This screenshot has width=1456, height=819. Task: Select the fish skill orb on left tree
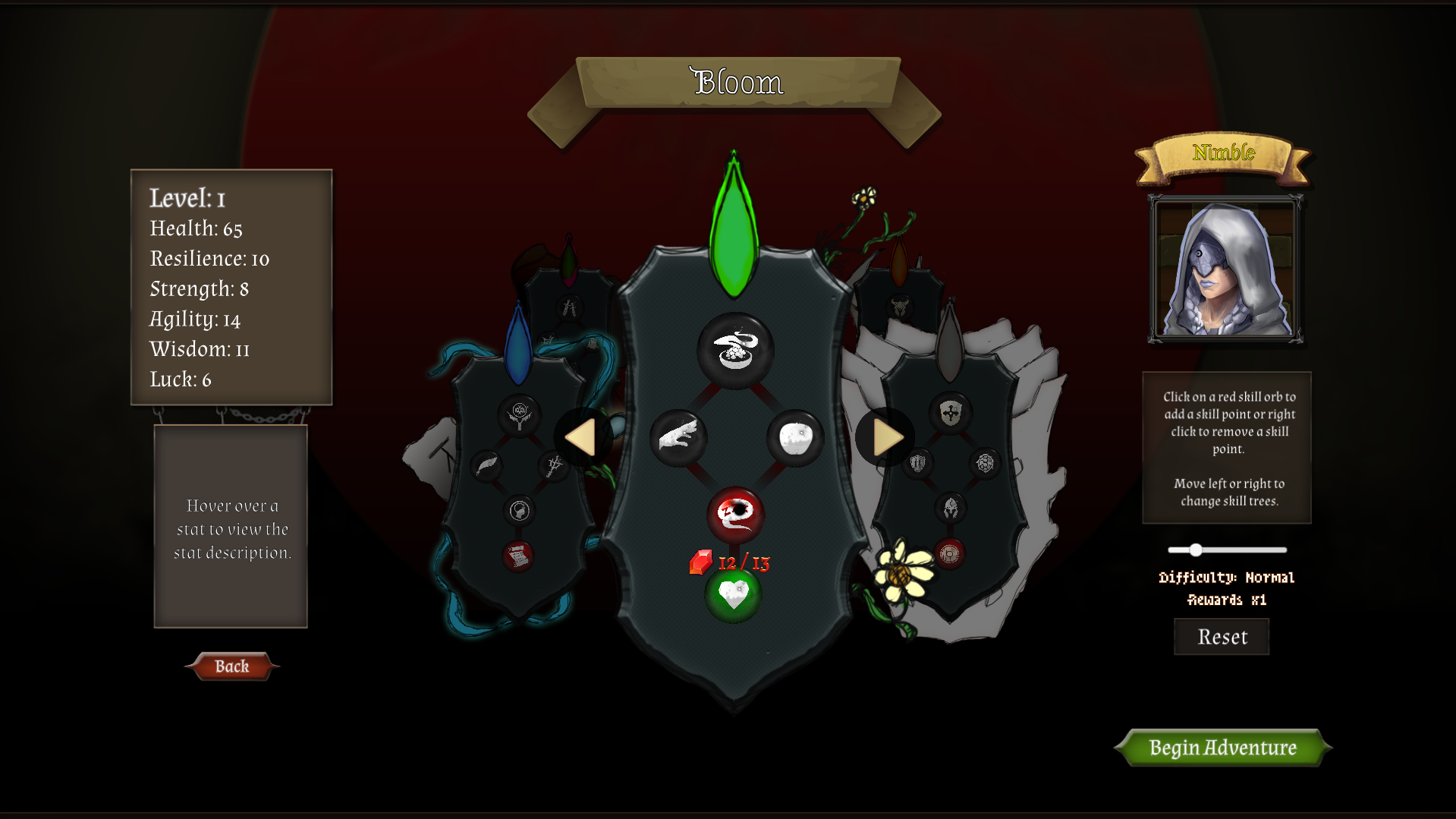(488, 465)
